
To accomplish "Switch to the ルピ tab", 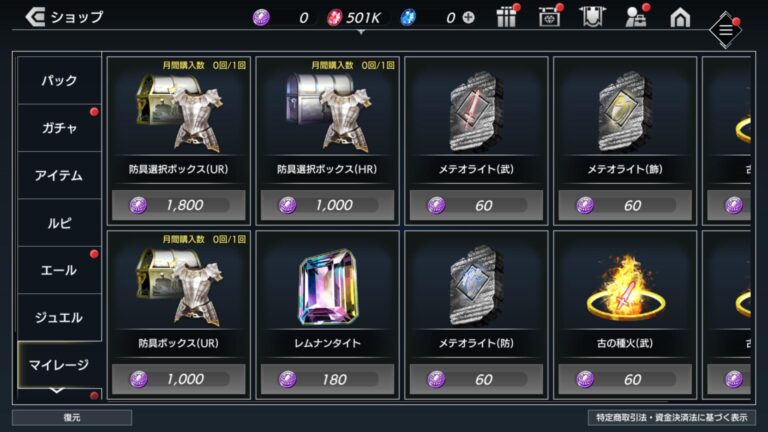I will tap(58, 223).
